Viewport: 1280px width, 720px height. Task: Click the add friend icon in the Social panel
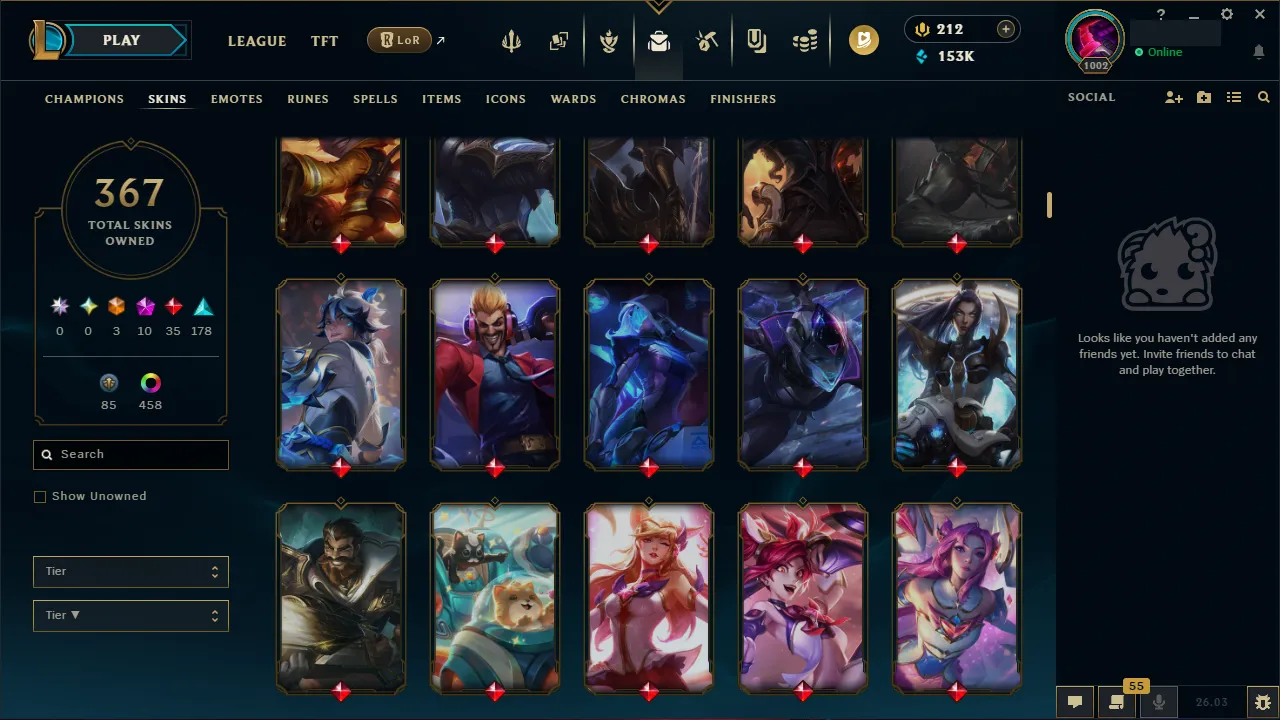click(x=1173, y=97)
